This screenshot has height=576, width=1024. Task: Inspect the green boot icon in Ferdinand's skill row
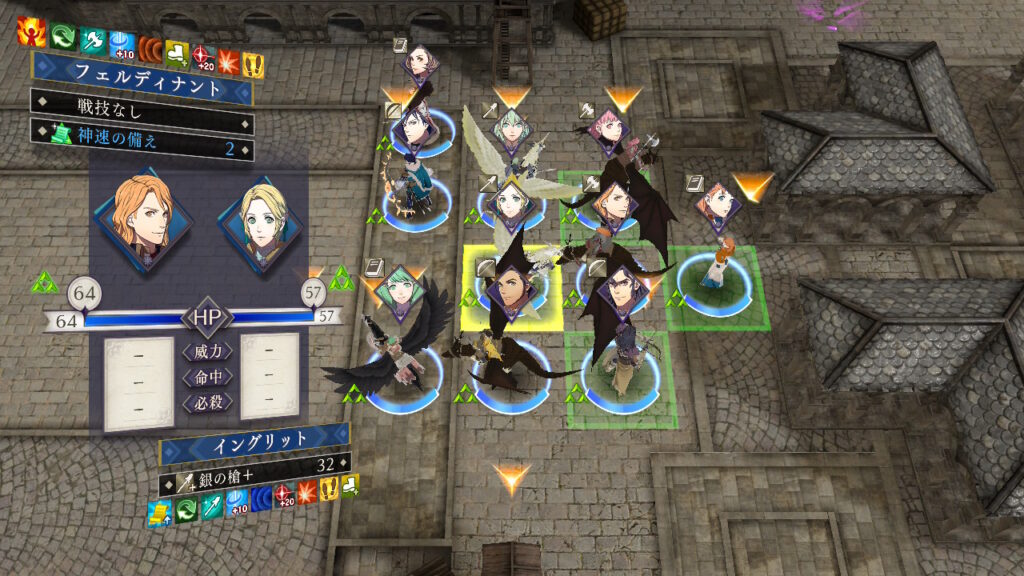pos(179,48)
